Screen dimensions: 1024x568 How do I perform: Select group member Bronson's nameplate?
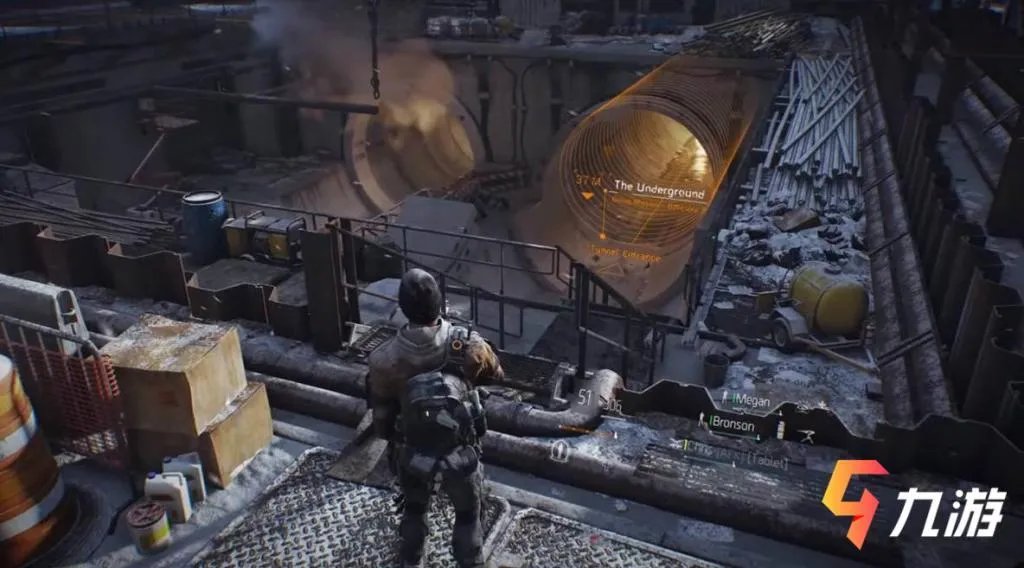tap(735, 424)
